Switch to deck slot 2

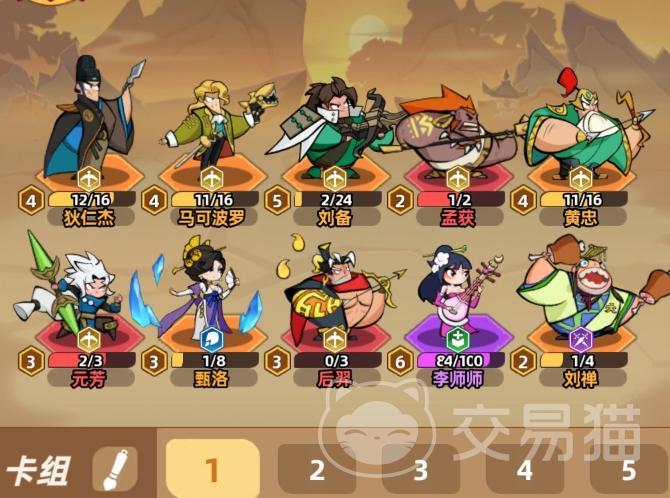tap(317, 470)
